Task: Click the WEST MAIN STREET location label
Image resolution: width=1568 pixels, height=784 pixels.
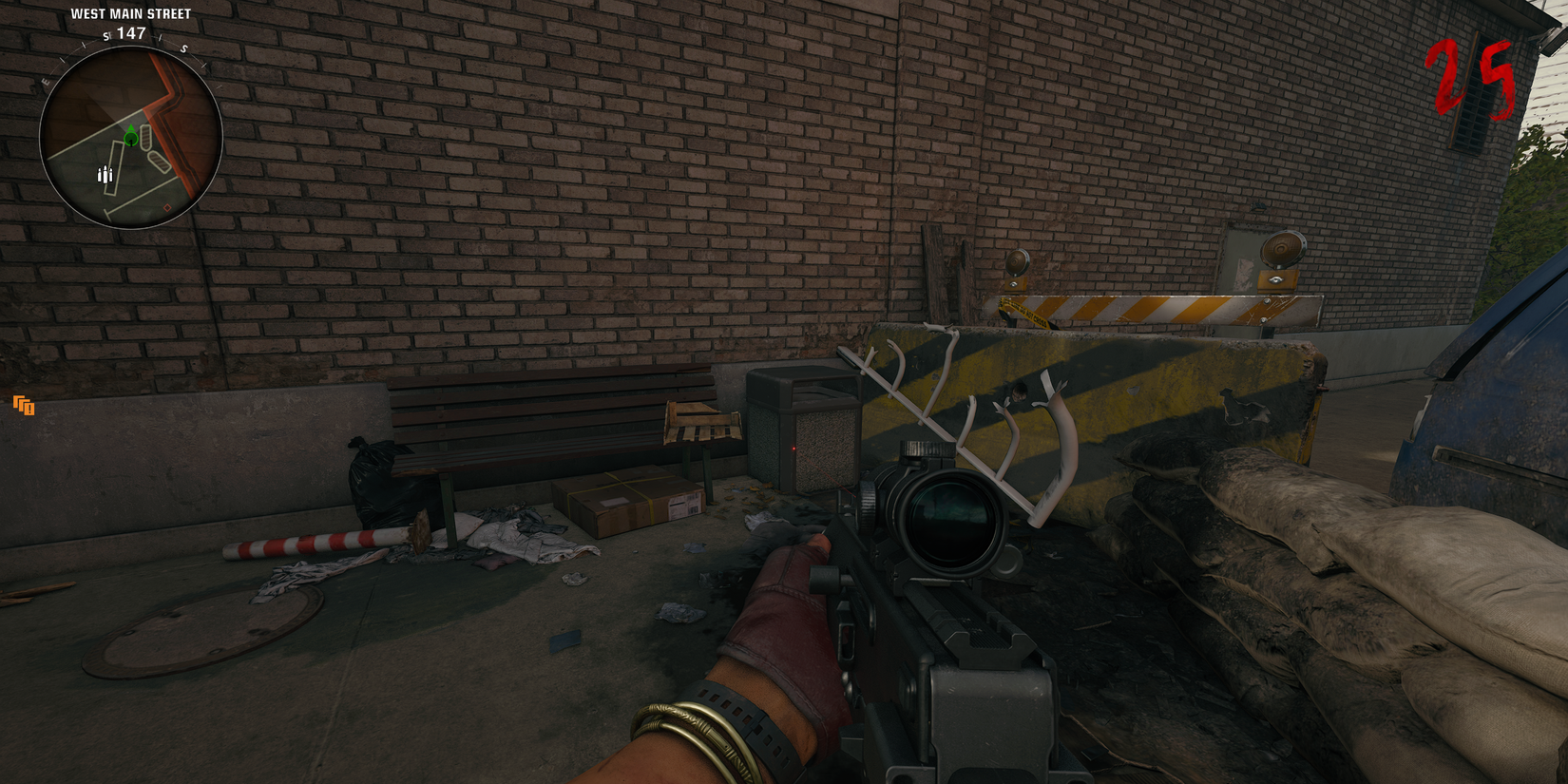Action: pos(130,13)
